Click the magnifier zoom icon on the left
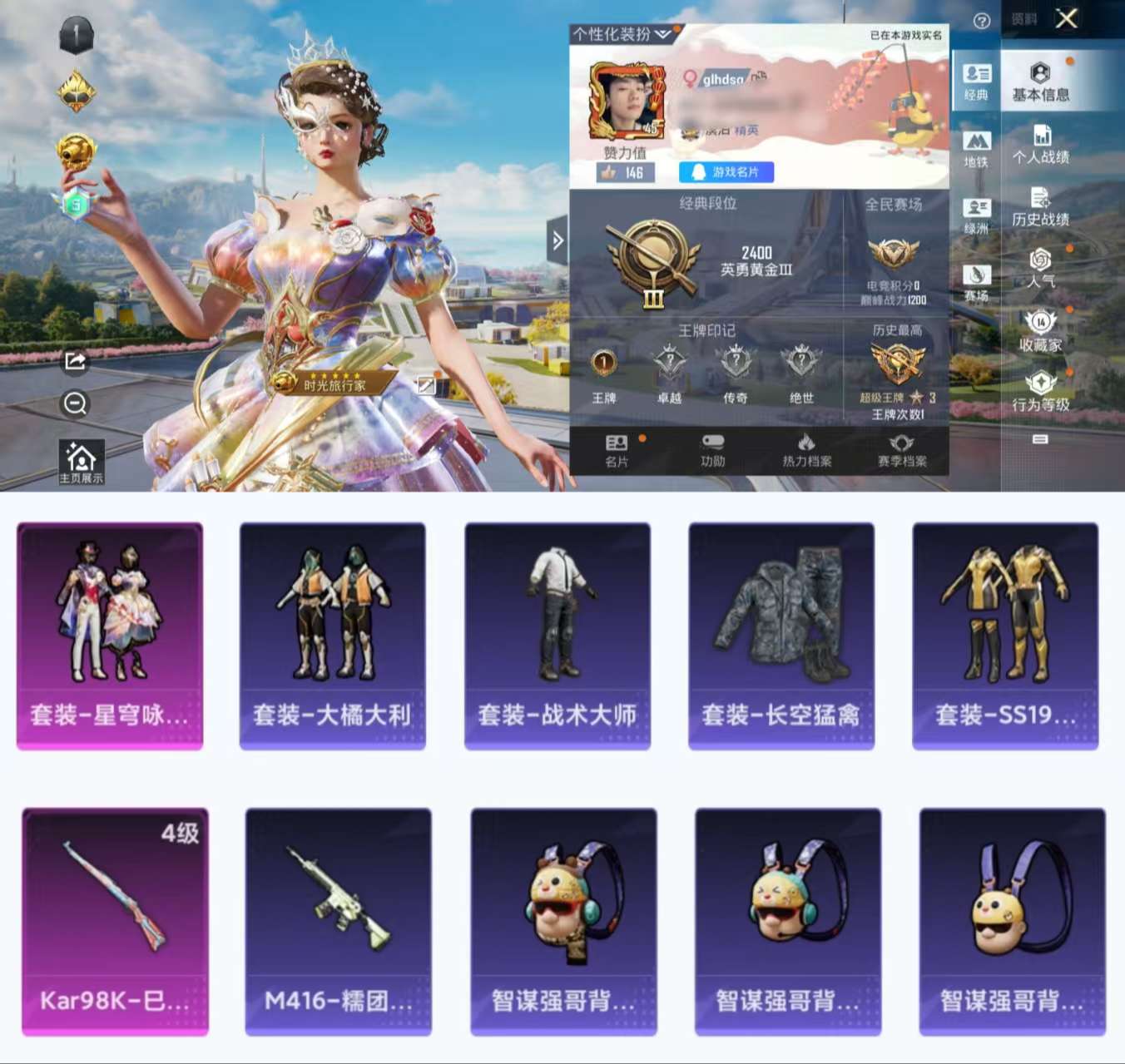This screenshot has height=1064, width=1125. point(75,403)
